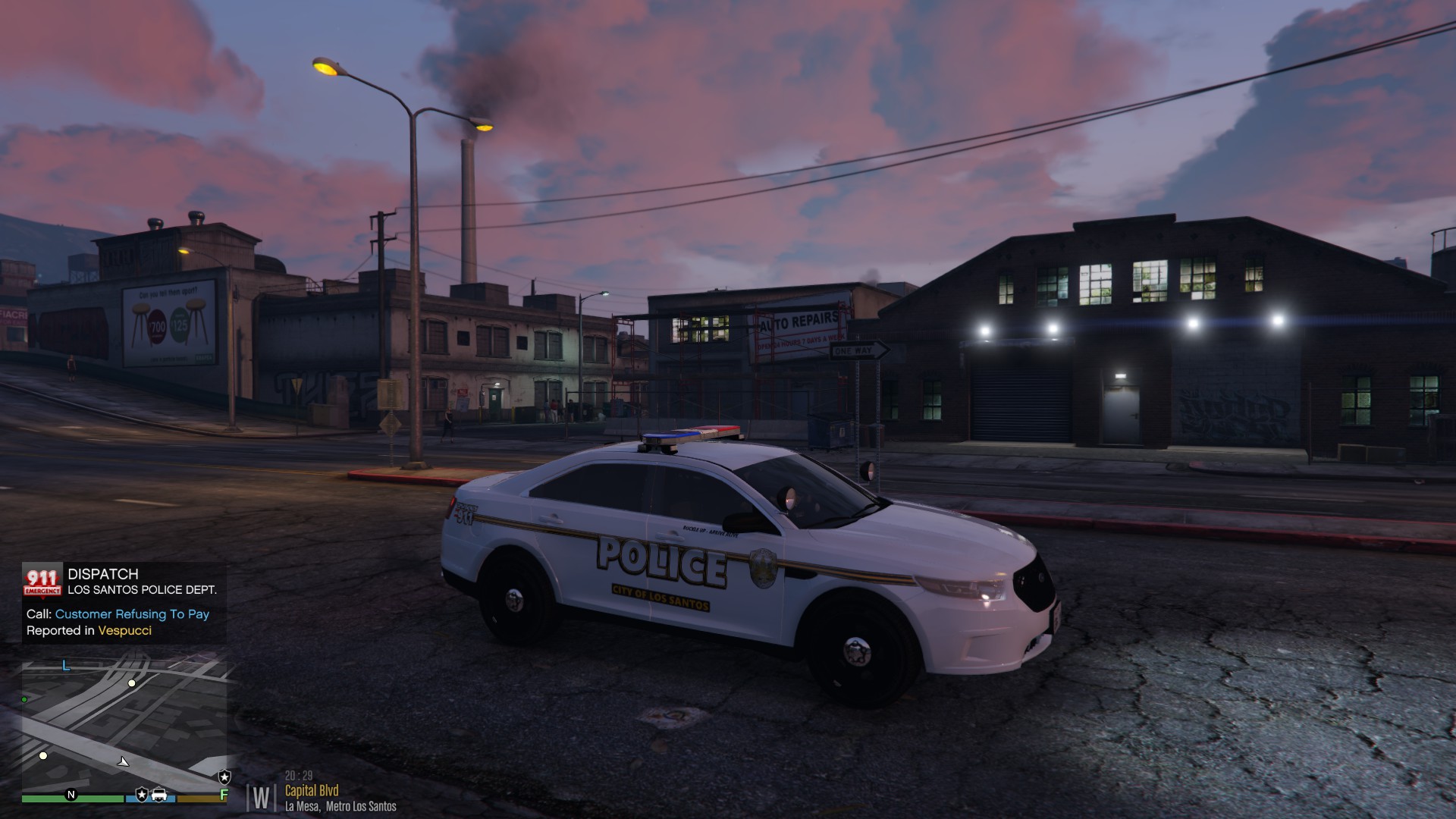Select the green dot blip on minimap
This screenshot has height=819, width=1456.
coord(25,699)
